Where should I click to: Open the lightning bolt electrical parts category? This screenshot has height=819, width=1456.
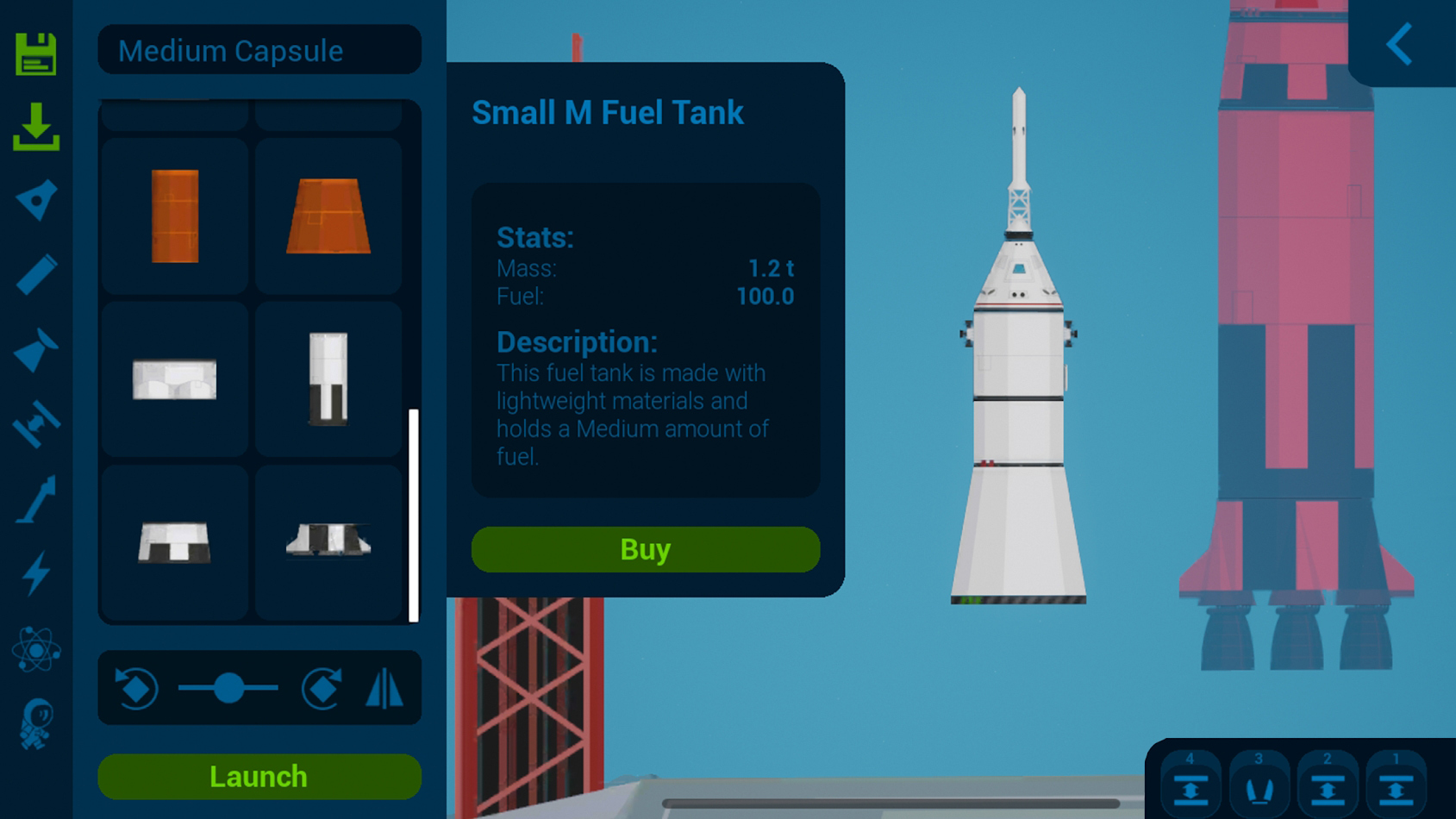coord(36,574)
